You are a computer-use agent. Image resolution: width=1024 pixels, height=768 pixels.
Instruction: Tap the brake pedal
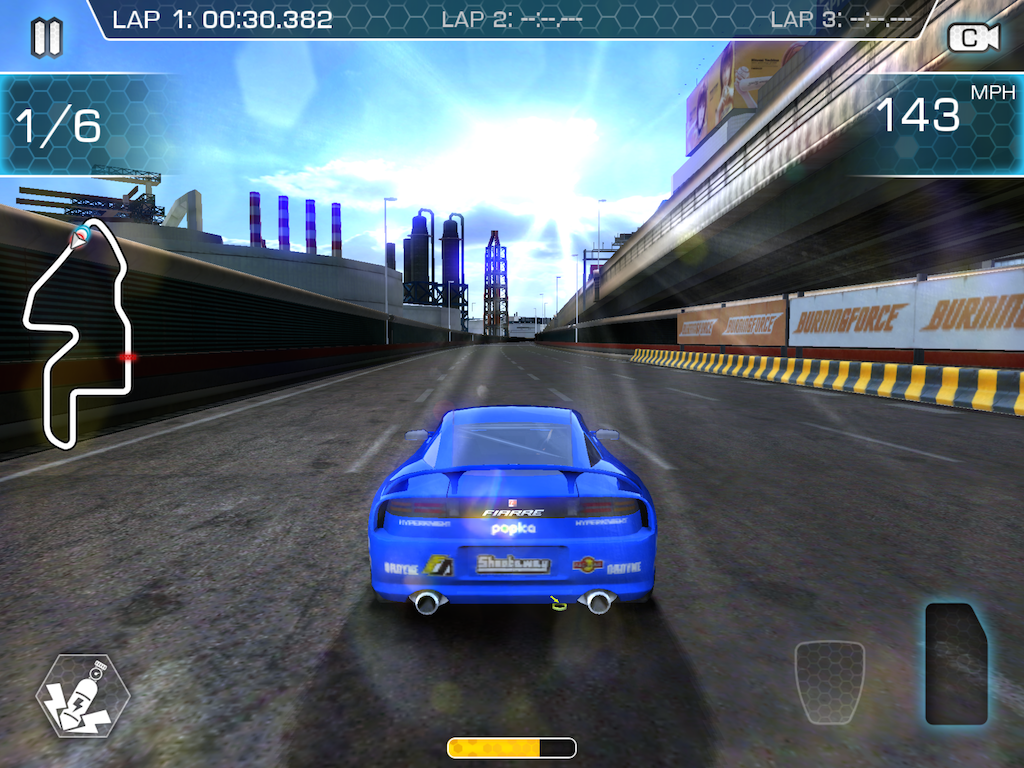point(829,682)
